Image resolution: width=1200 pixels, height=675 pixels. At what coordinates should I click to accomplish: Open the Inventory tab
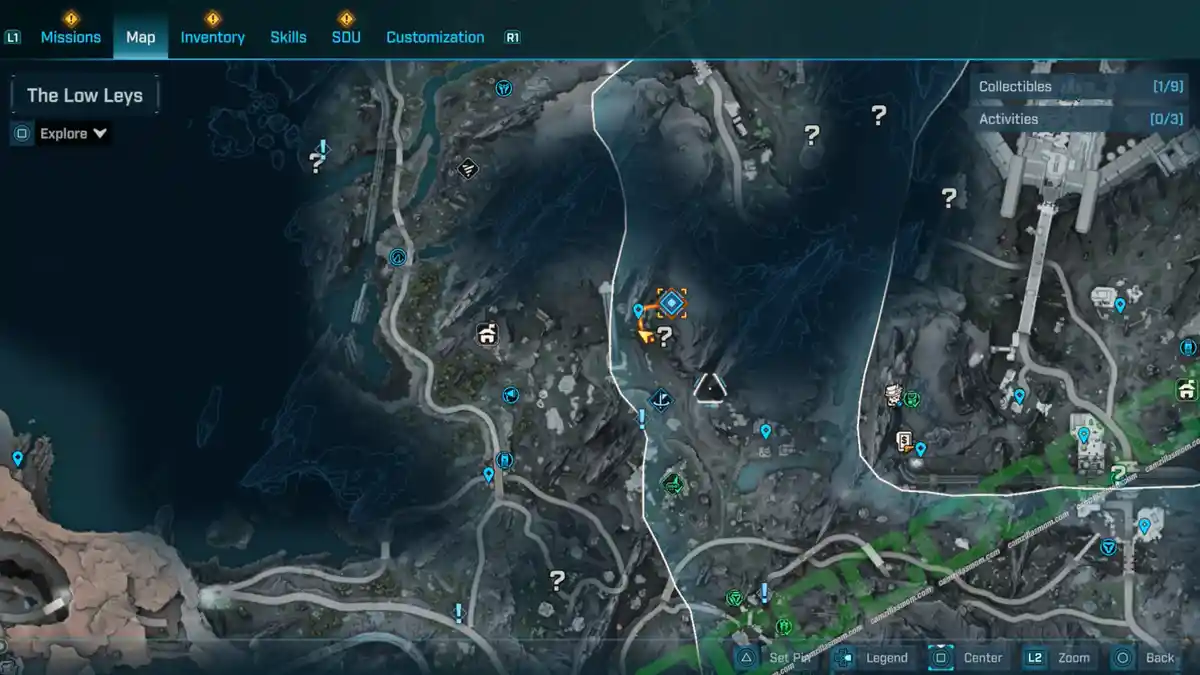pos(212,37)
